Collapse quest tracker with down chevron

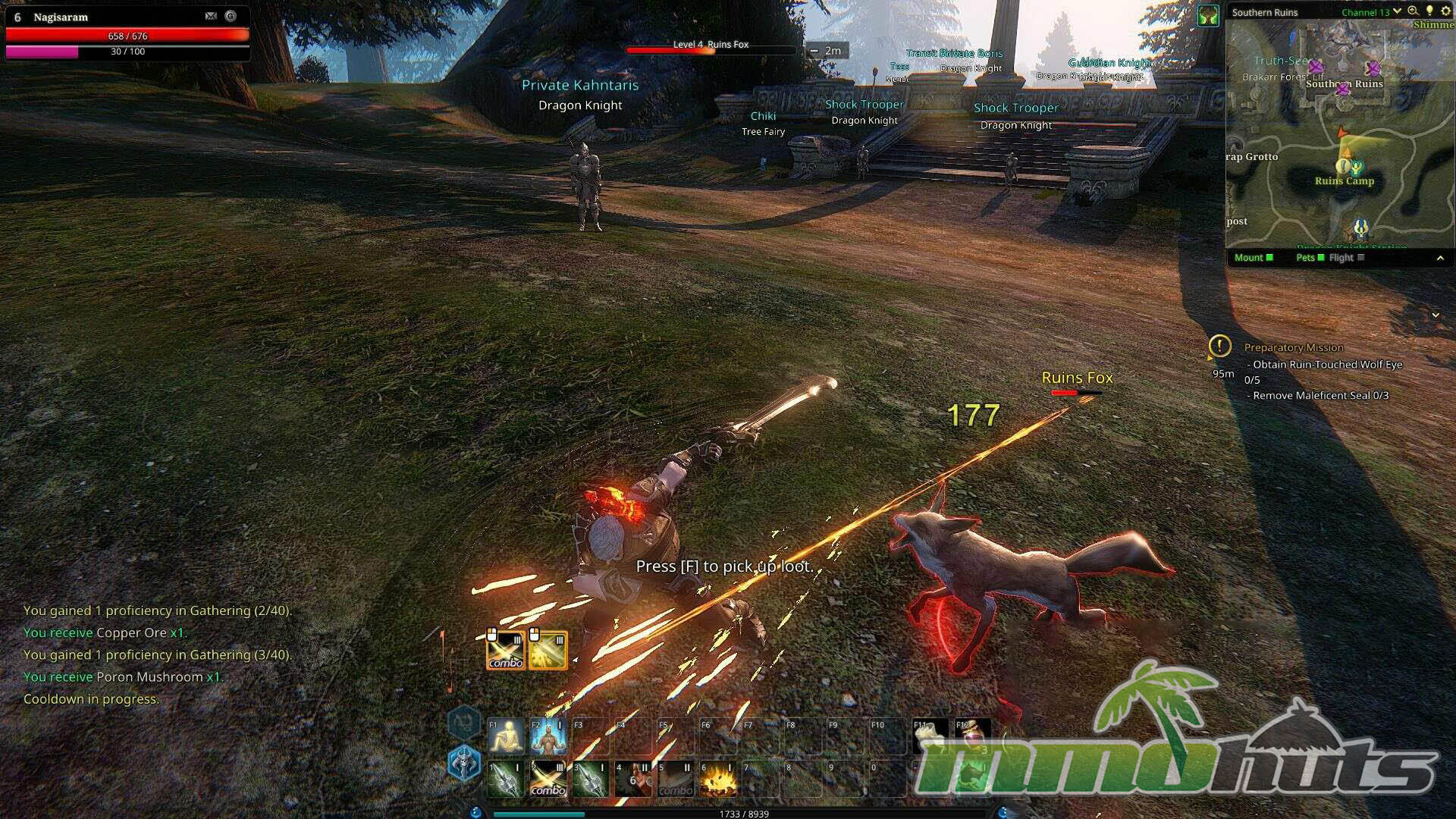(x=1436, y=315)
